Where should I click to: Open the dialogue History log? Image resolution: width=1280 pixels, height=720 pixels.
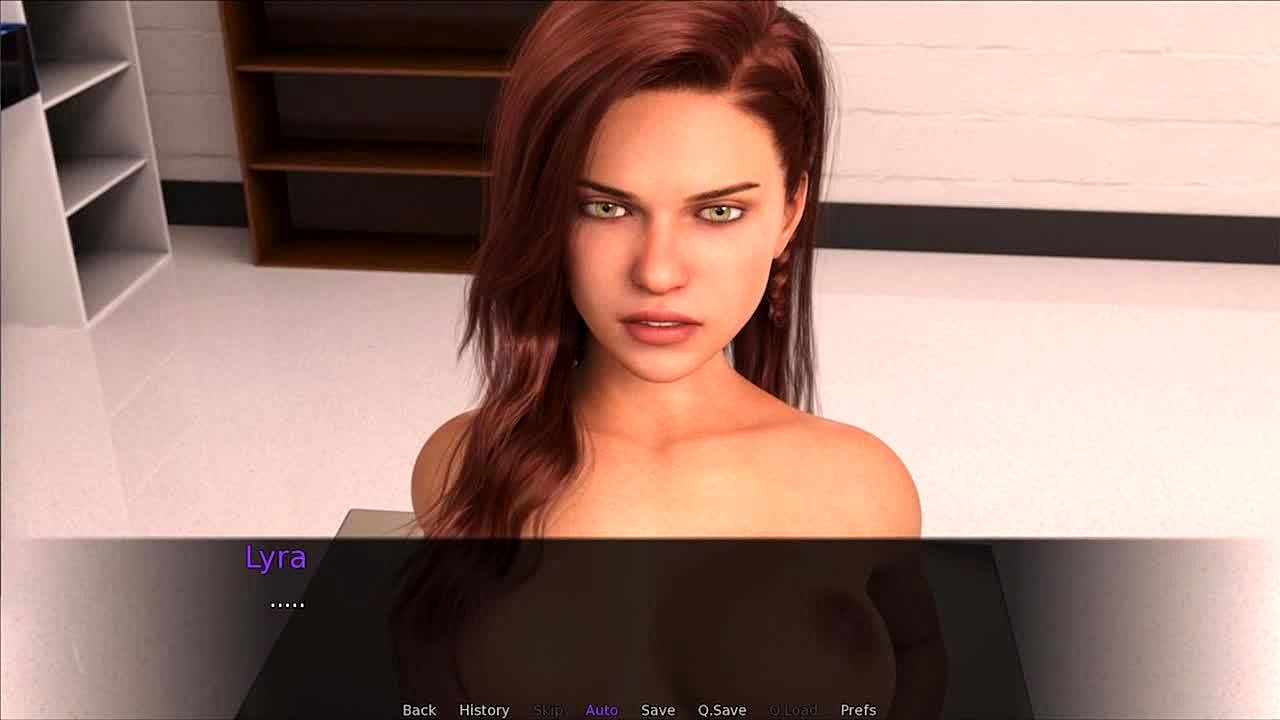(484, 710)
